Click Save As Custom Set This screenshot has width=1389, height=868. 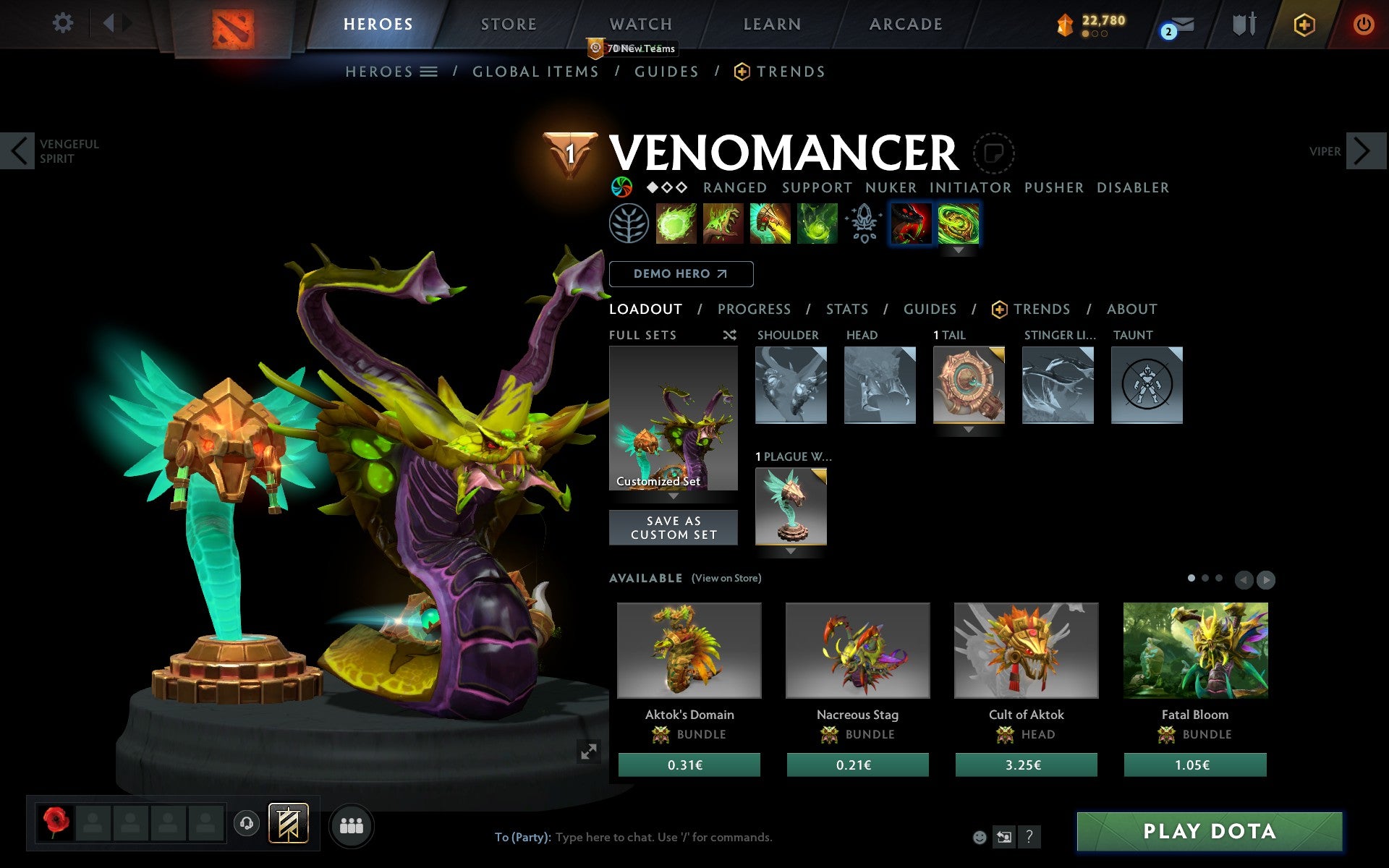[x=674, y=527]
